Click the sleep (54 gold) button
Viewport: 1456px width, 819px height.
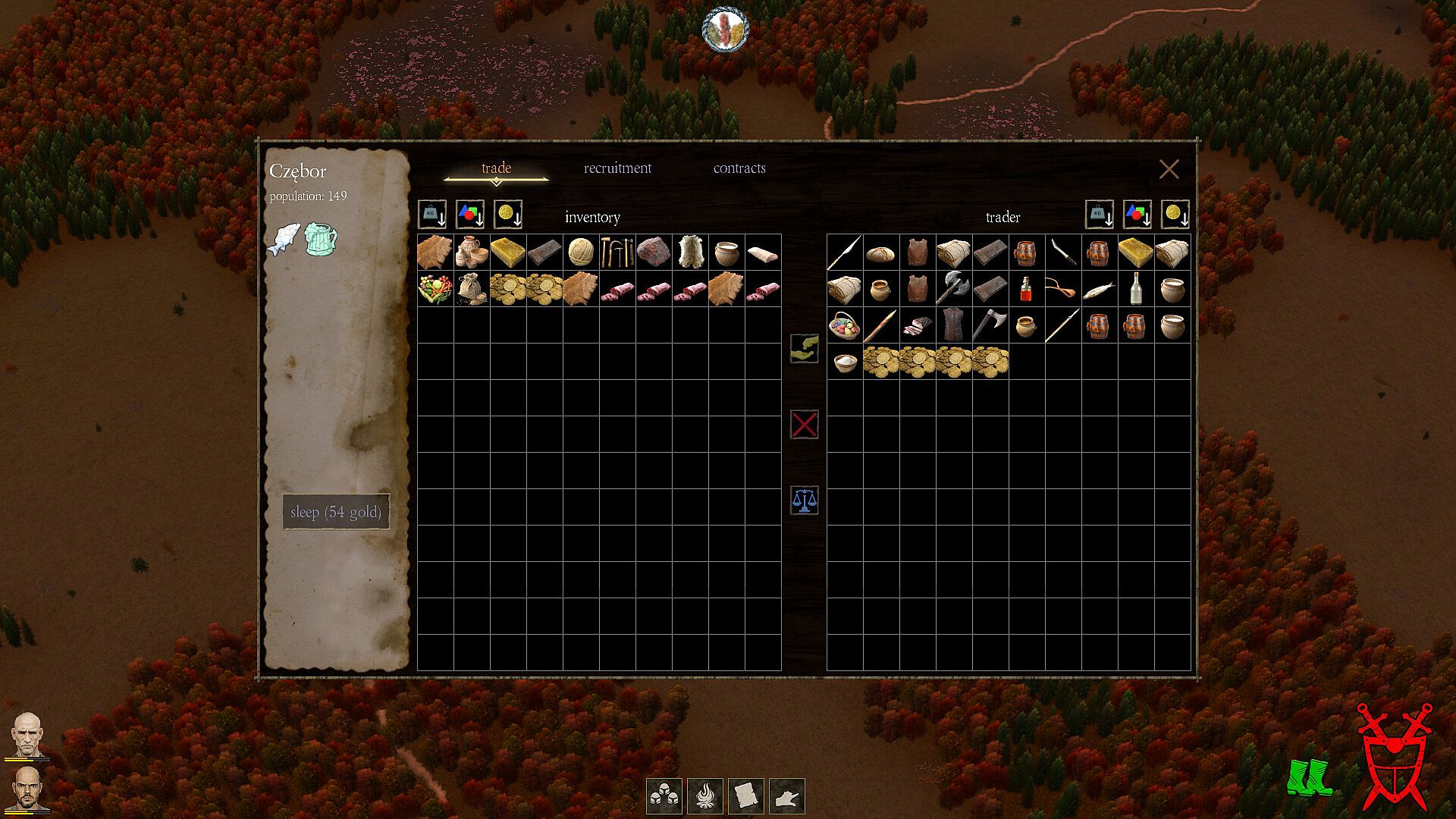coord(336,512)
